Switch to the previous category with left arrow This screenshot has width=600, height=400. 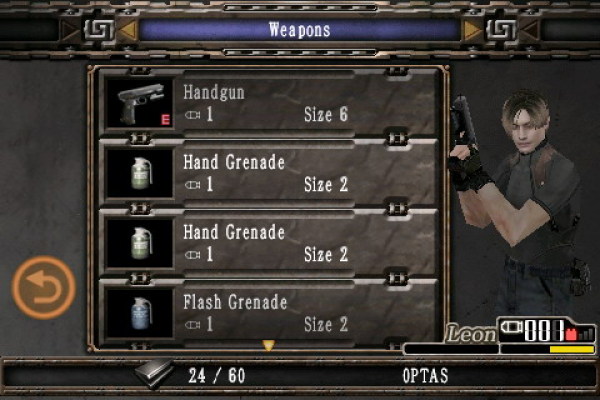click(128, 30)
